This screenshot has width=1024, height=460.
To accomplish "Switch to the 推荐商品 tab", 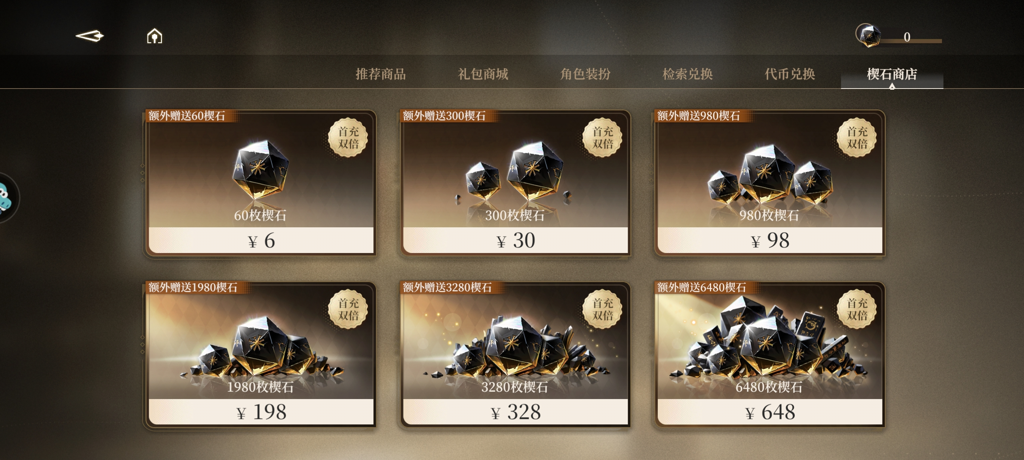I will [381, 74].
